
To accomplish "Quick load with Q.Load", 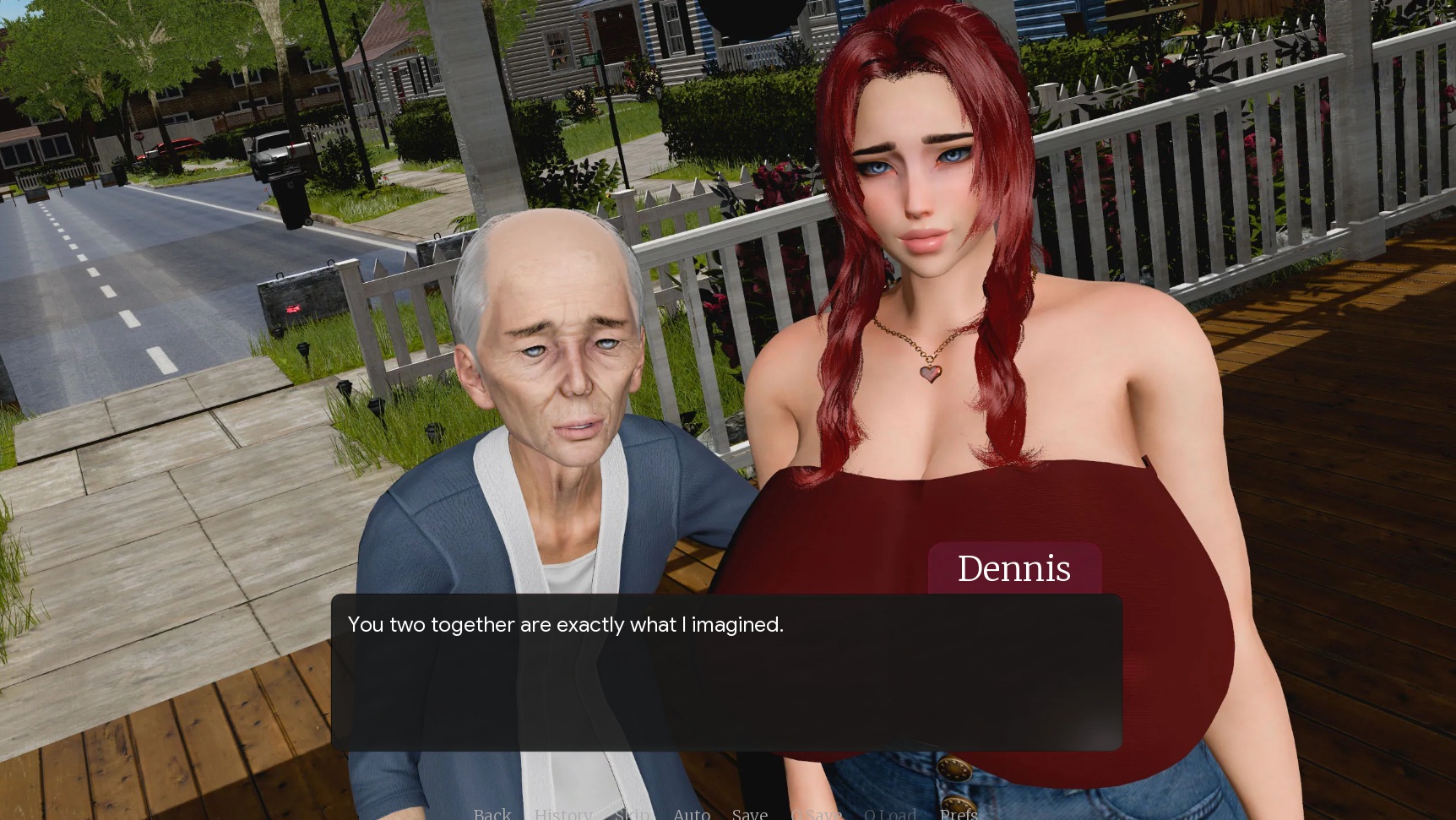I will pyautogui.click(x=889, y=813).
